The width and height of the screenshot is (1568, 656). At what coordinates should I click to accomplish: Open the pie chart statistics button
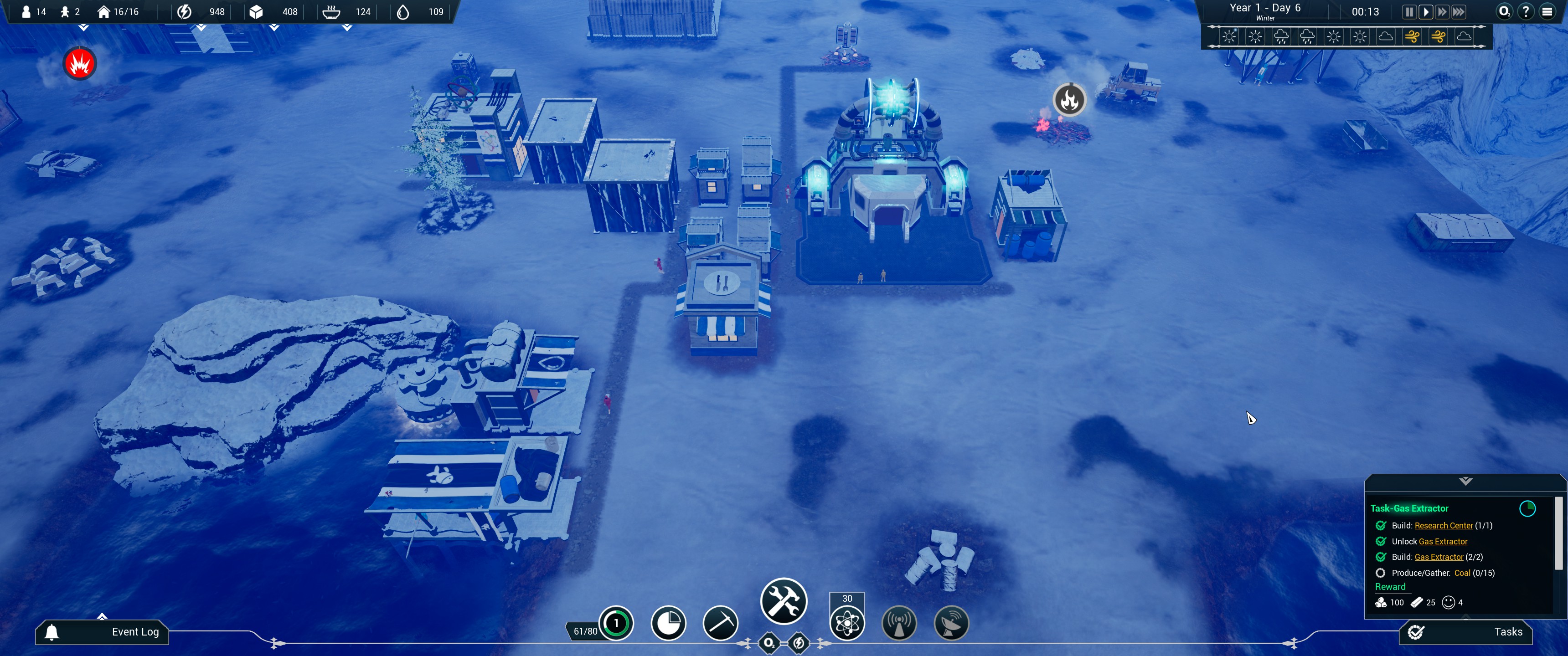click(x=668, y=623)
